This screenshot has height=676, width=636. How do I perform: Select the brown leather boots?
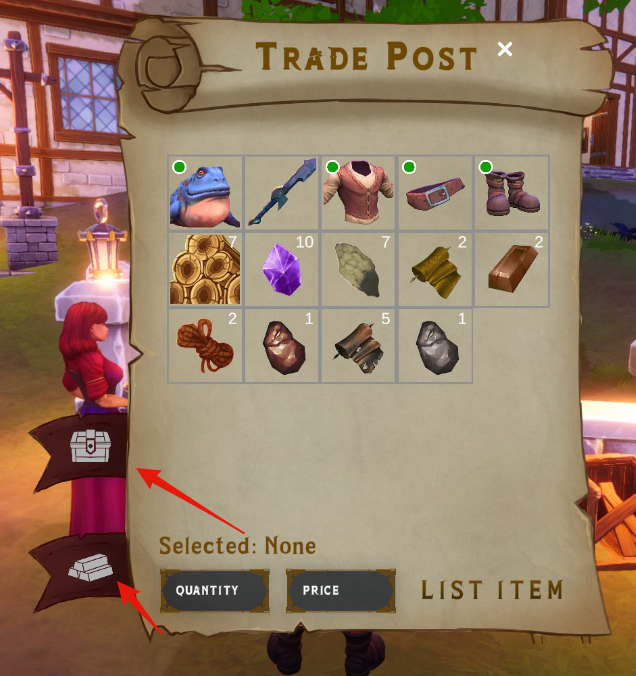click(512, 193)
